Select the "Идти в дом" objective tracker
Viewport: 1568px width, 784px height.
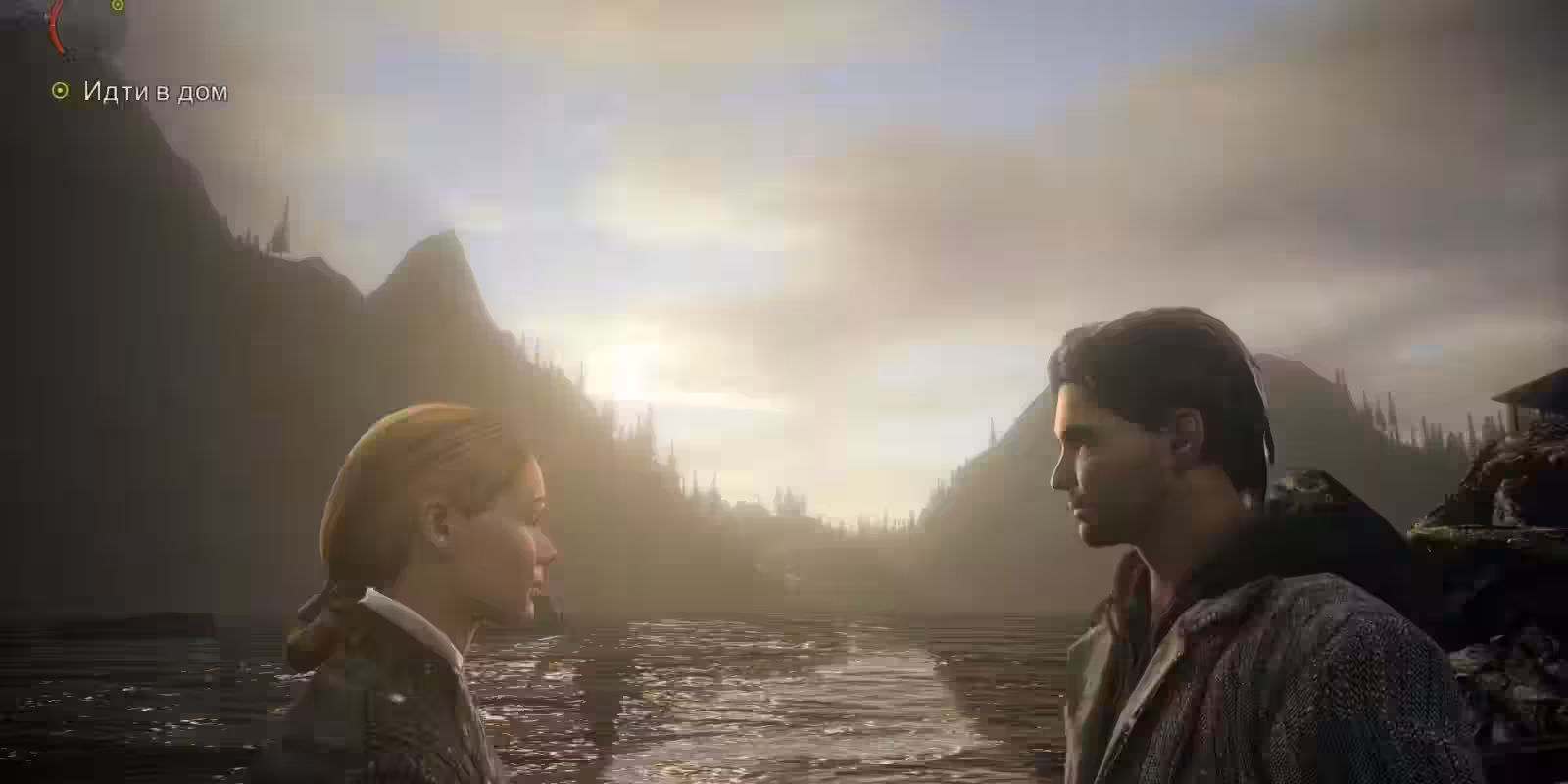pyautogui.click(x=142, y=92)
